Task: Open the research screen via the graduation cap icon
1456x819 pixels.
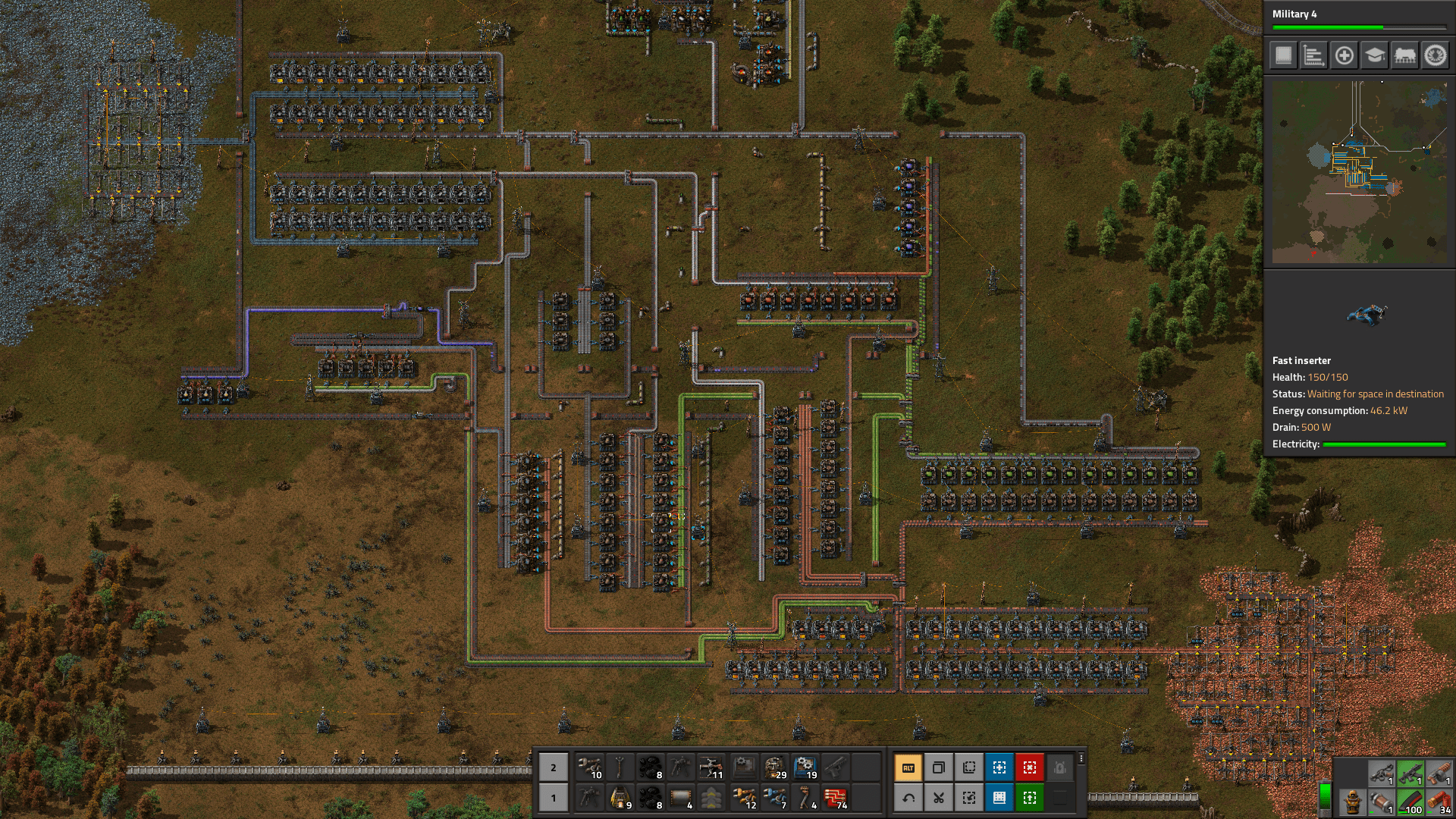Action: 1373,56
